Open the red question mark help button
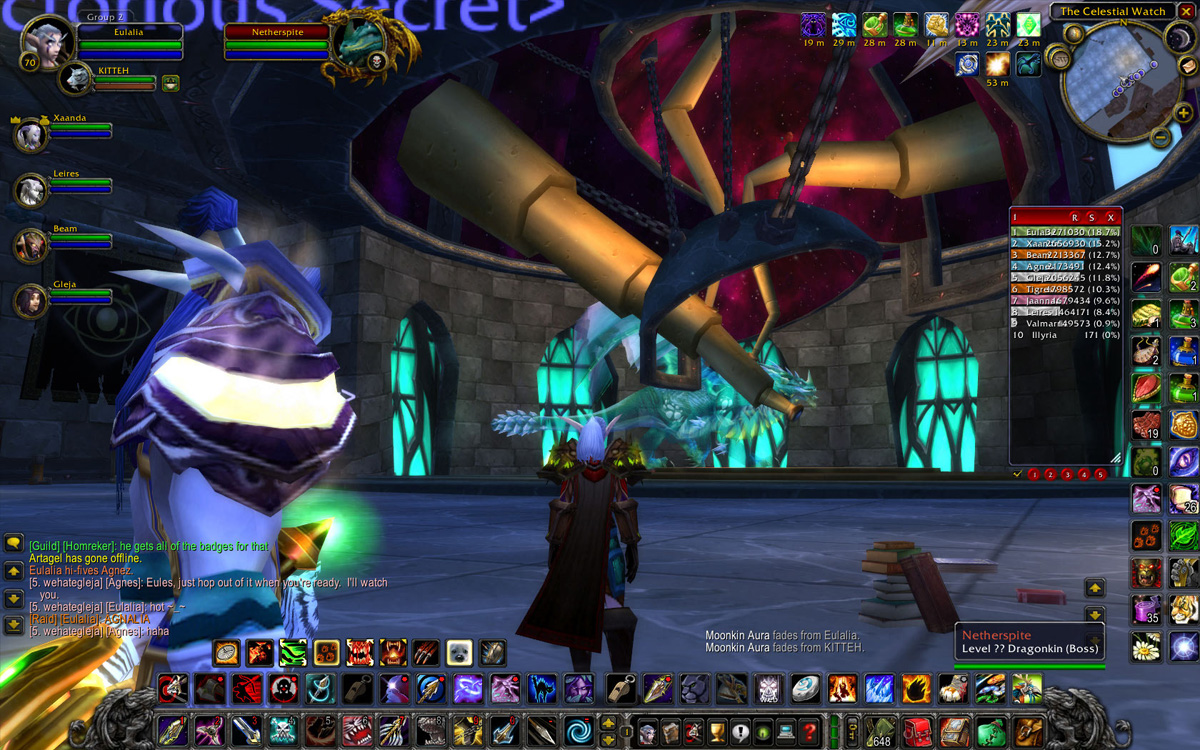Screen dimensions: 1200x750 click(x=809, y=729)
